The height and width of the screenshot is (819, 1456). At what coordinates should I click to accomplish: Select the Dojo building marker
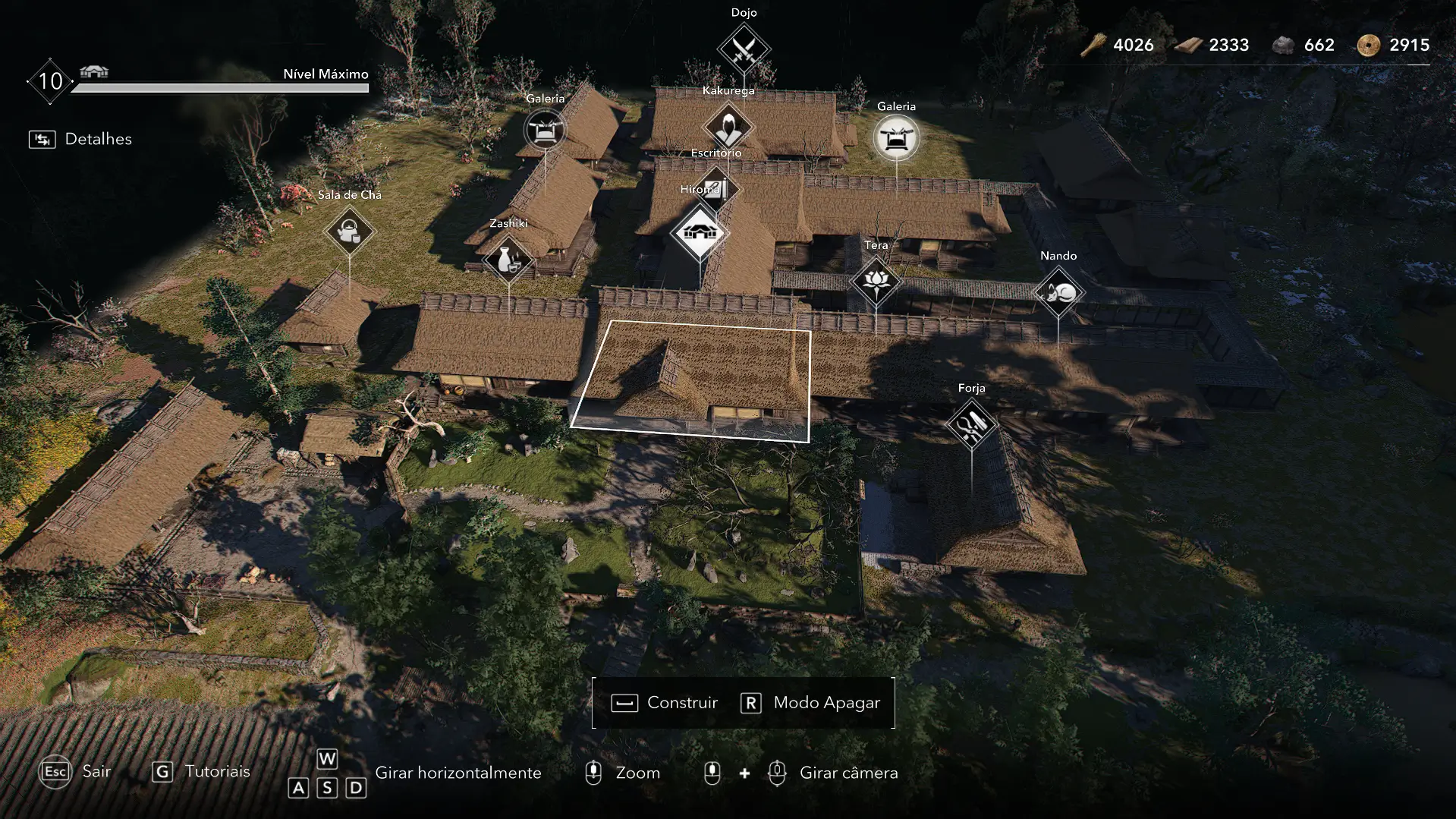click(x=744, y=50)
